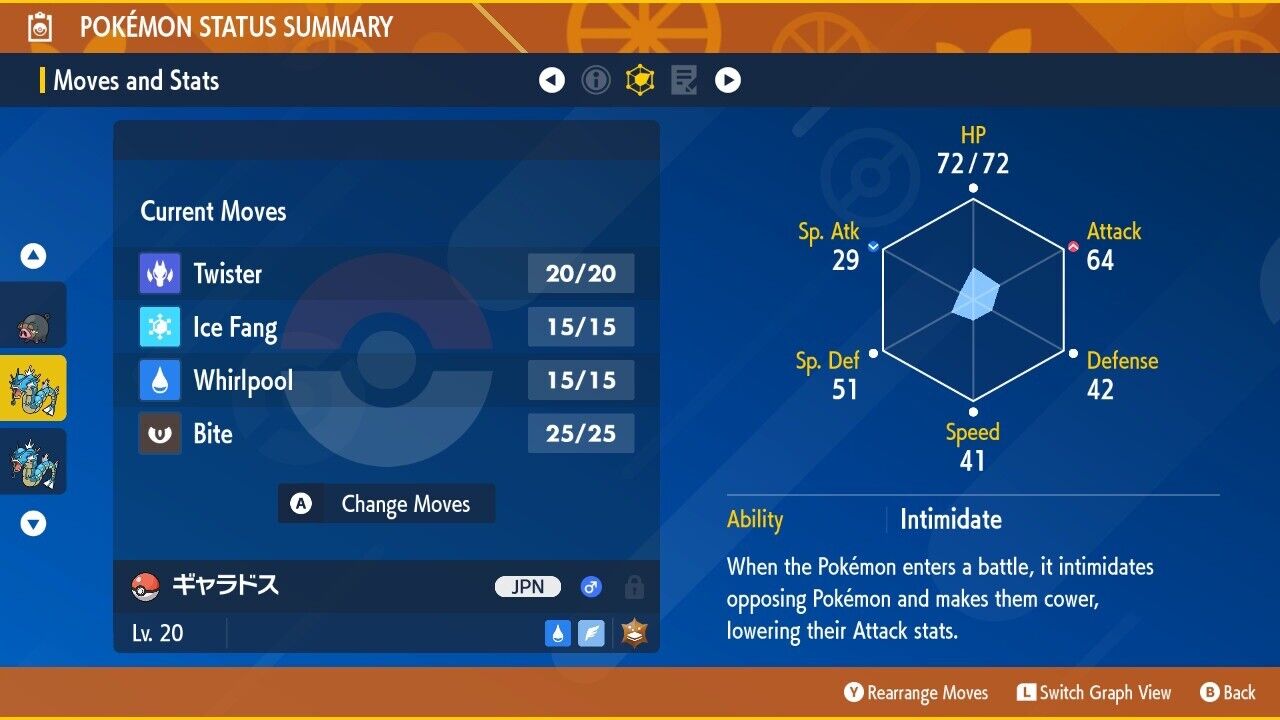Open Change Moves

[x=386, y=504]
